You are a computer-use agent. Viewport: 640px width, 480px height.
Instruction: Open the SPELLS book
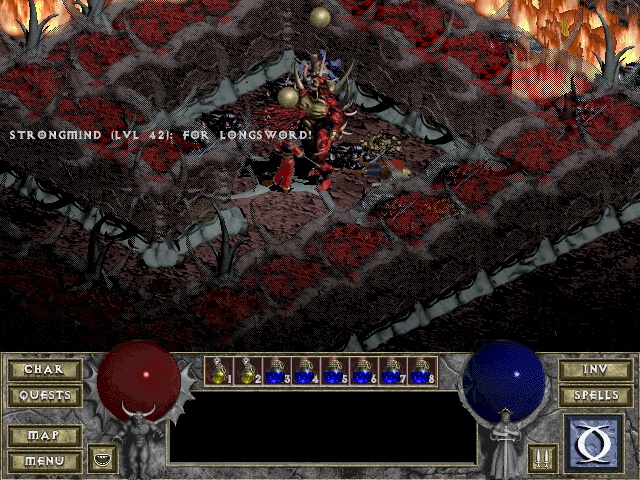595,396
